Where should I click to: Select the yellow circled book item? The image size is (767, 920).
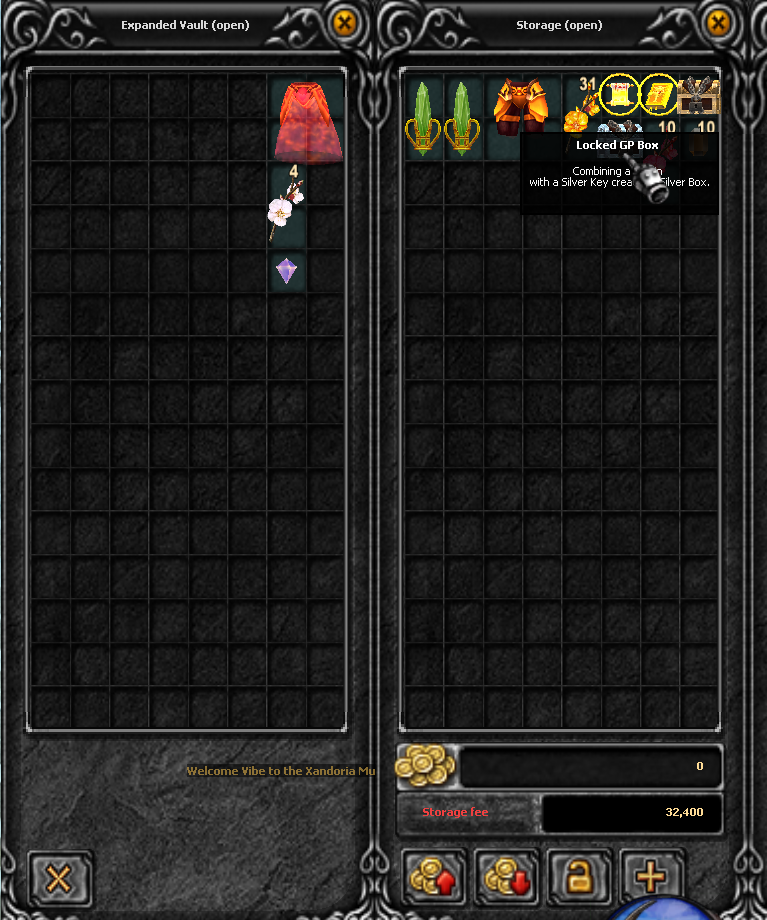[659, 95]
